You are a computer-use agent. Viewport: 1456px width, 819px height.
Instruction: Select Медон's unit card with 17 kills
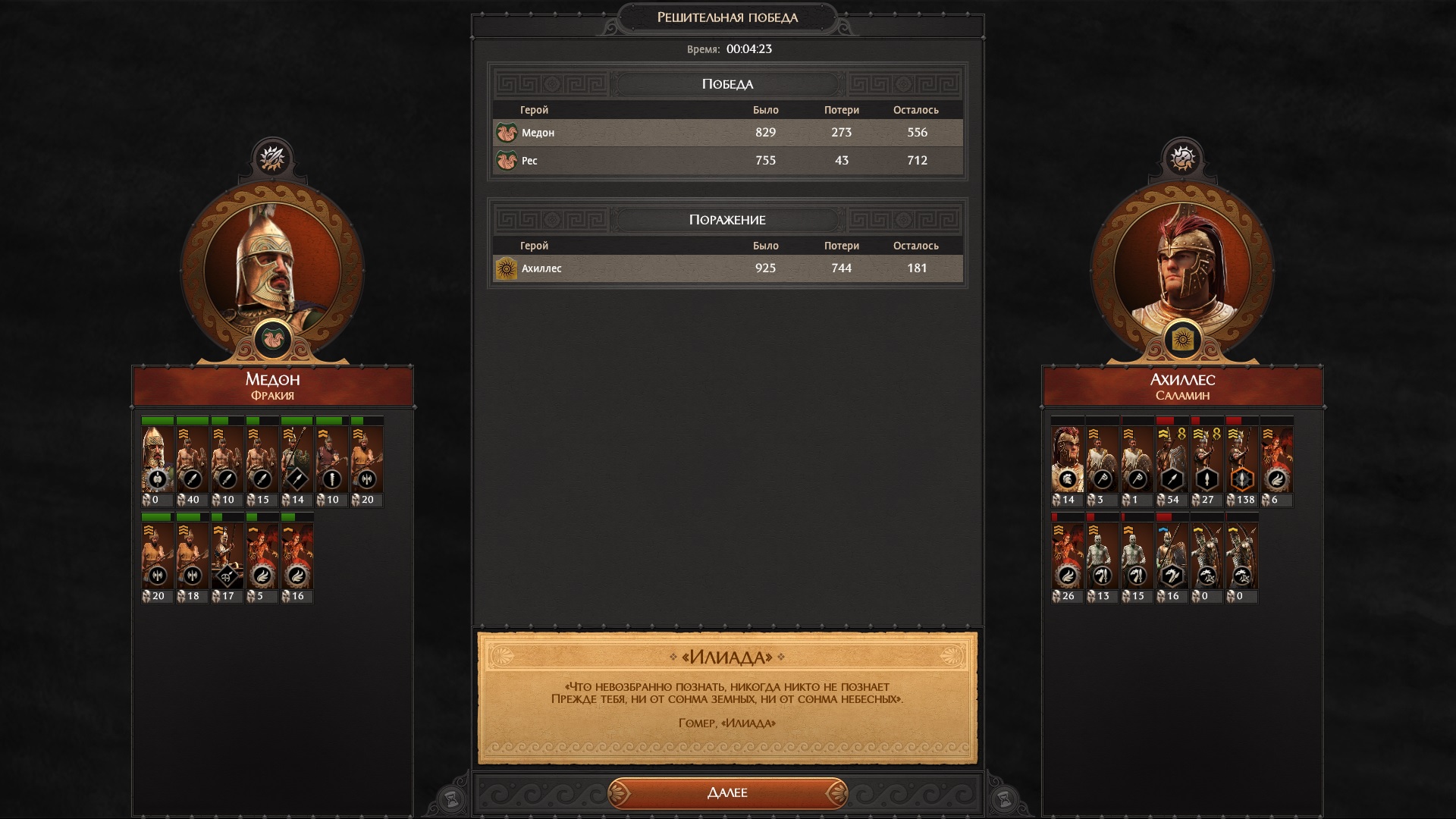click(227, 556)
